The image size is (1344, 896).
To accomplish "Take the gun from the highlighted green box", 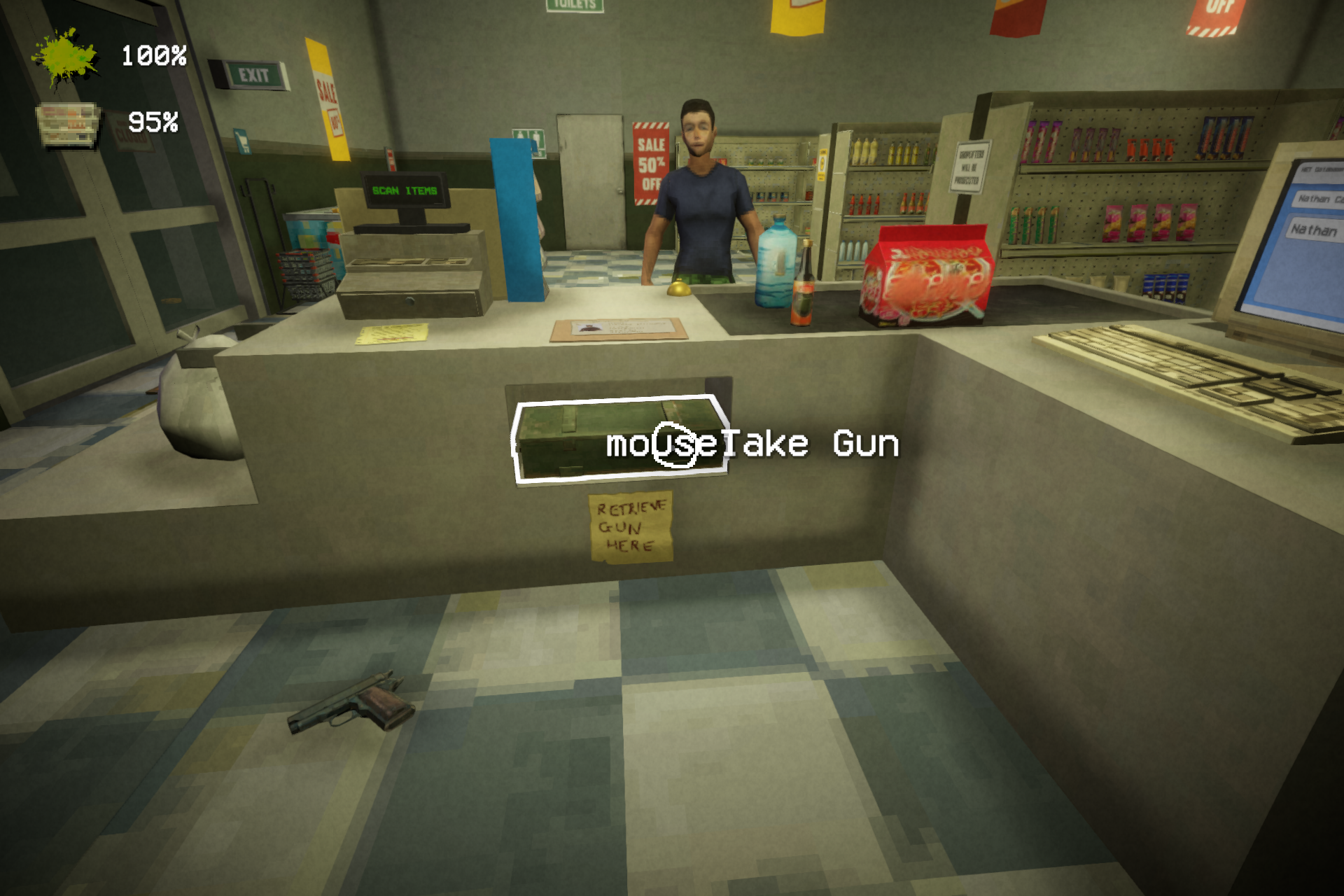I will (x=619, y=439).
